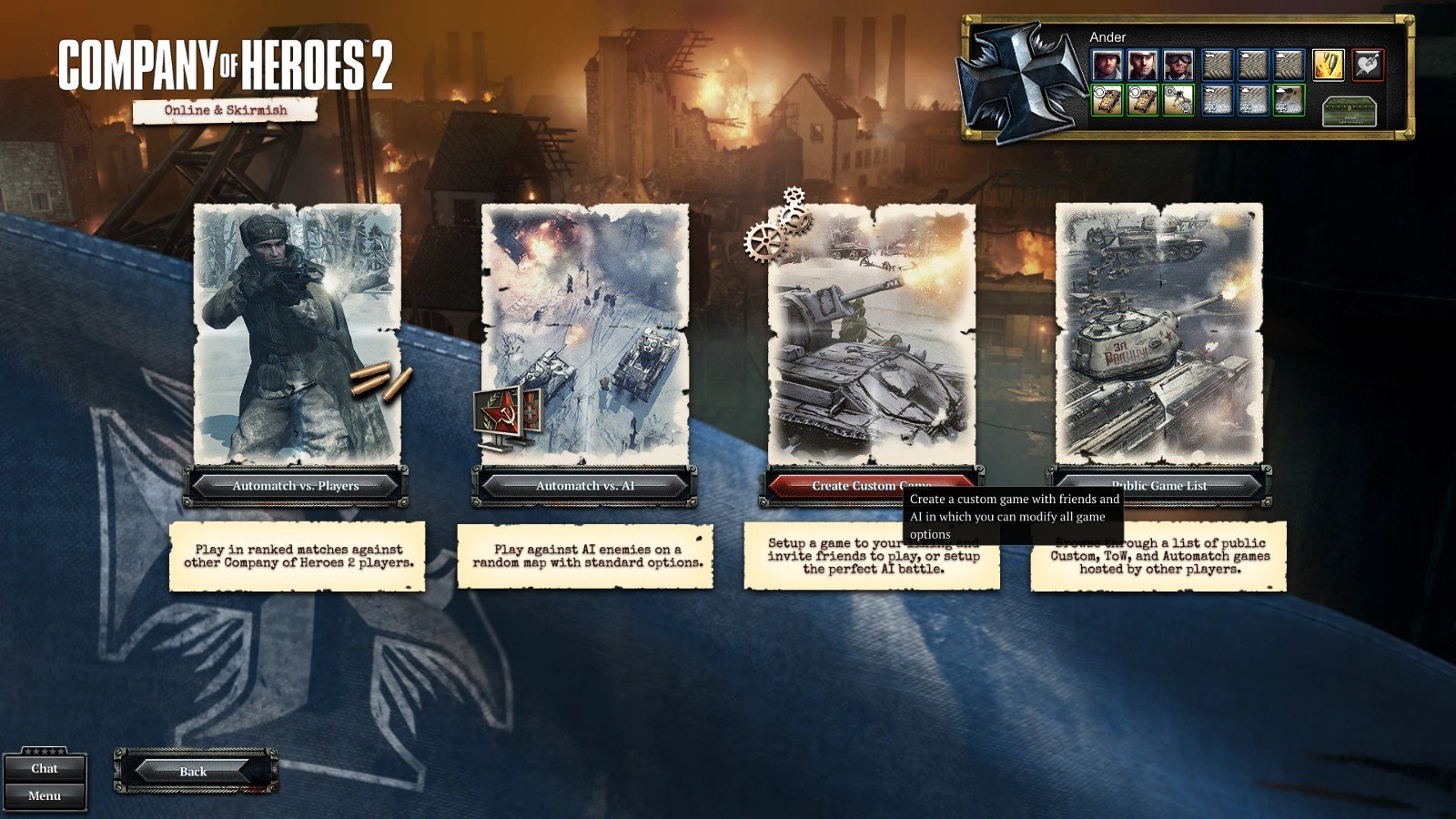Image resolution: width=1456 pixels, height=819 pixels.
Task: Open the green supply crate
Action: point(1348,111)
